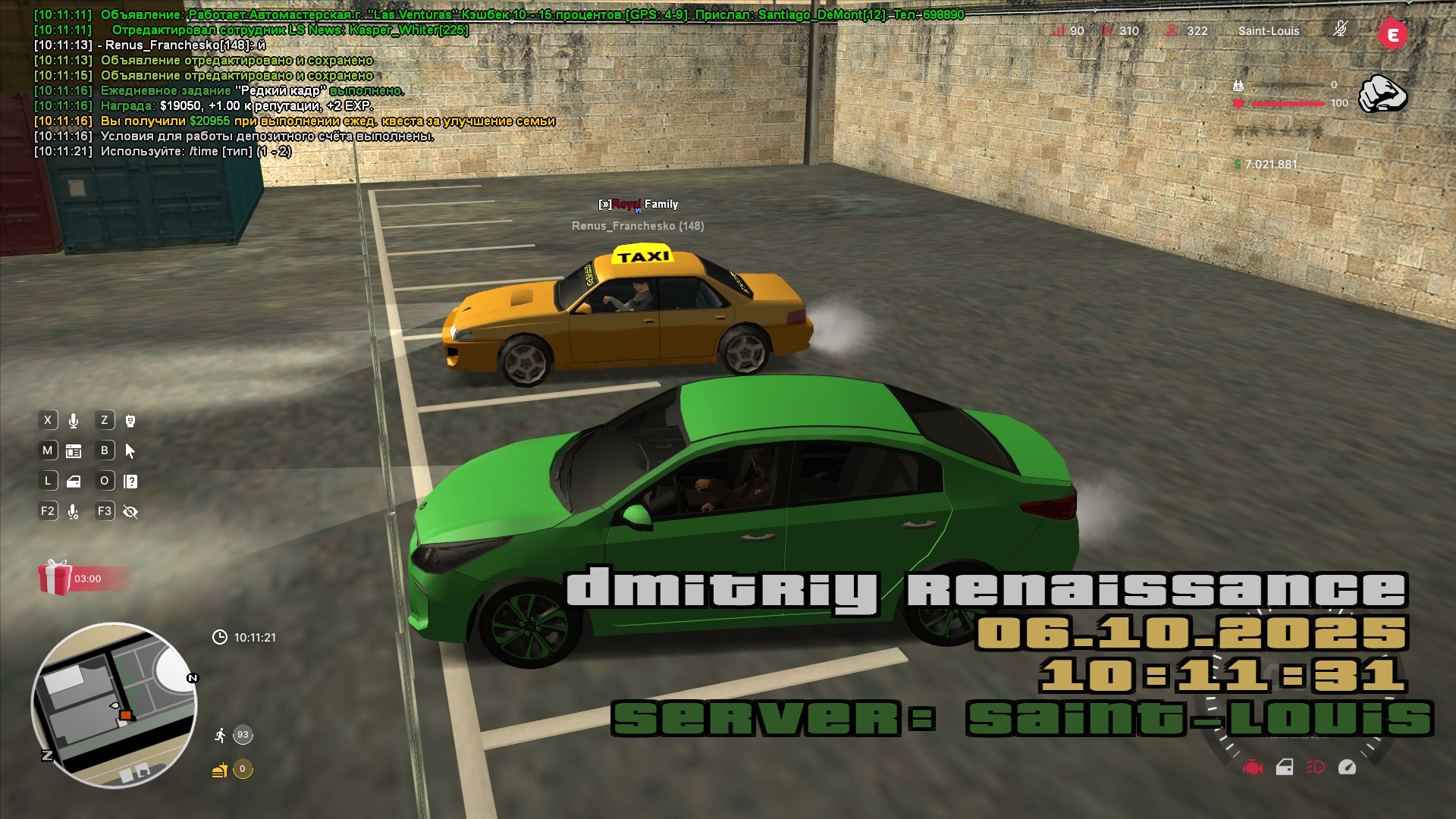Open the walkie-talkie radio icon
The width and height of the screenshot is (1456, 819).
click(130, 421)
